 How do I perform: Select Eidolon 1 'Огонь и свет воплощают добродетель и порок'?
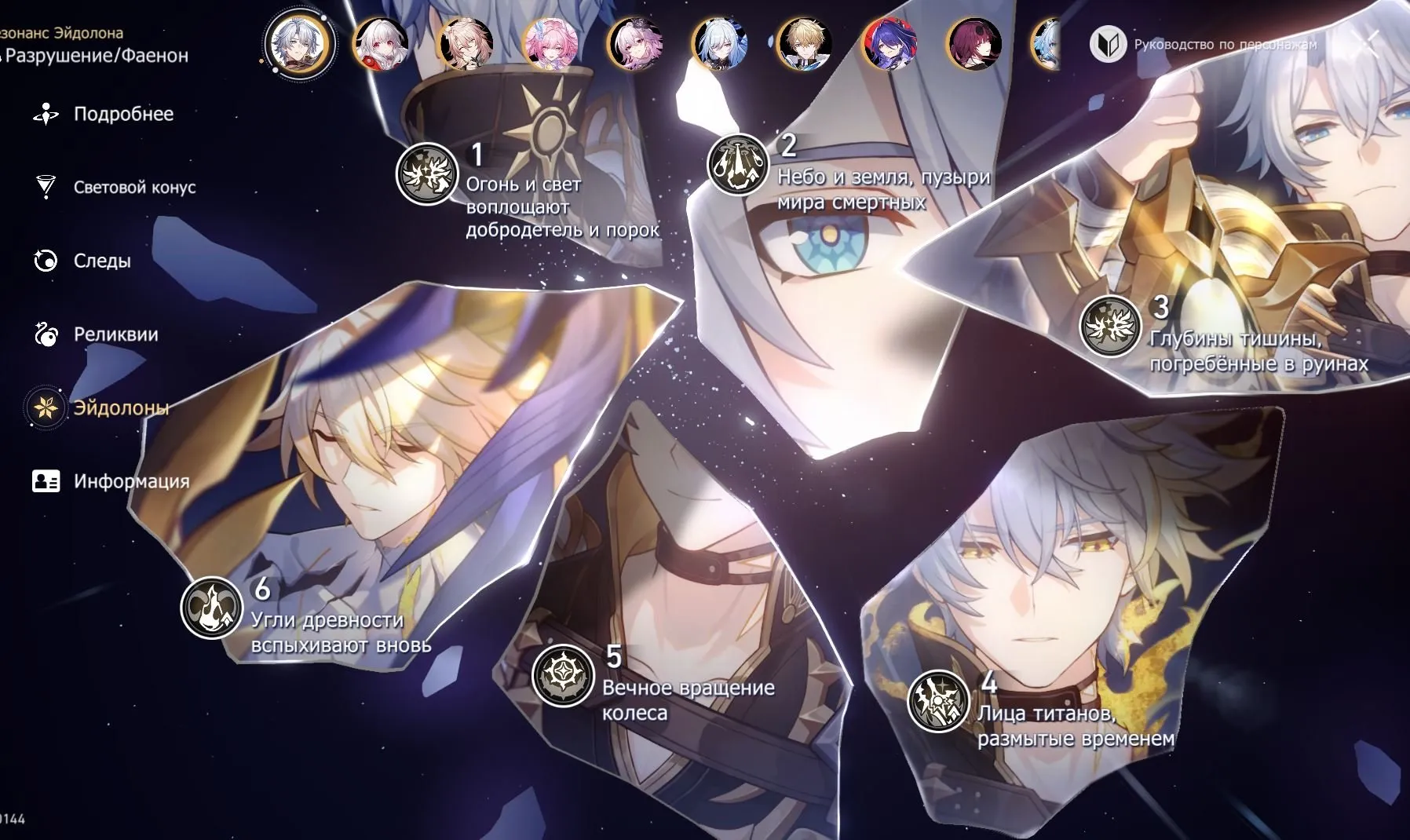[427, 173]
